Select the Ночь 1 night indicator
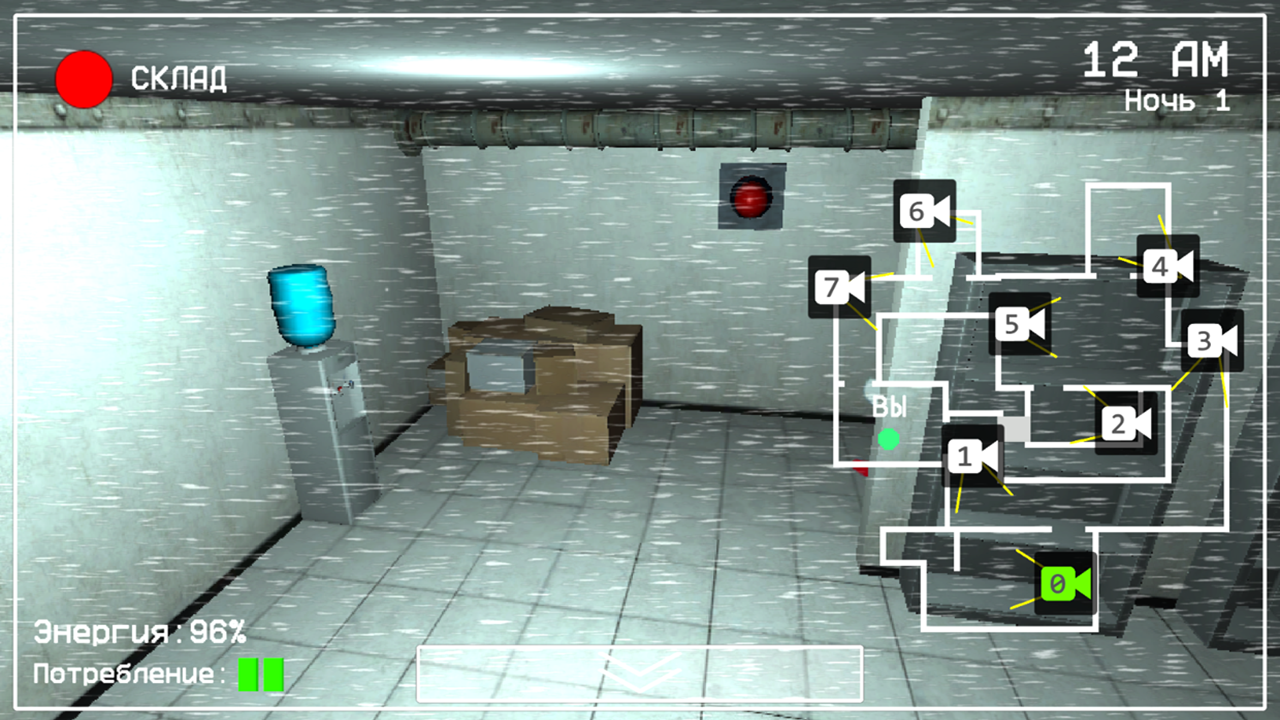 click(1175, 100)
